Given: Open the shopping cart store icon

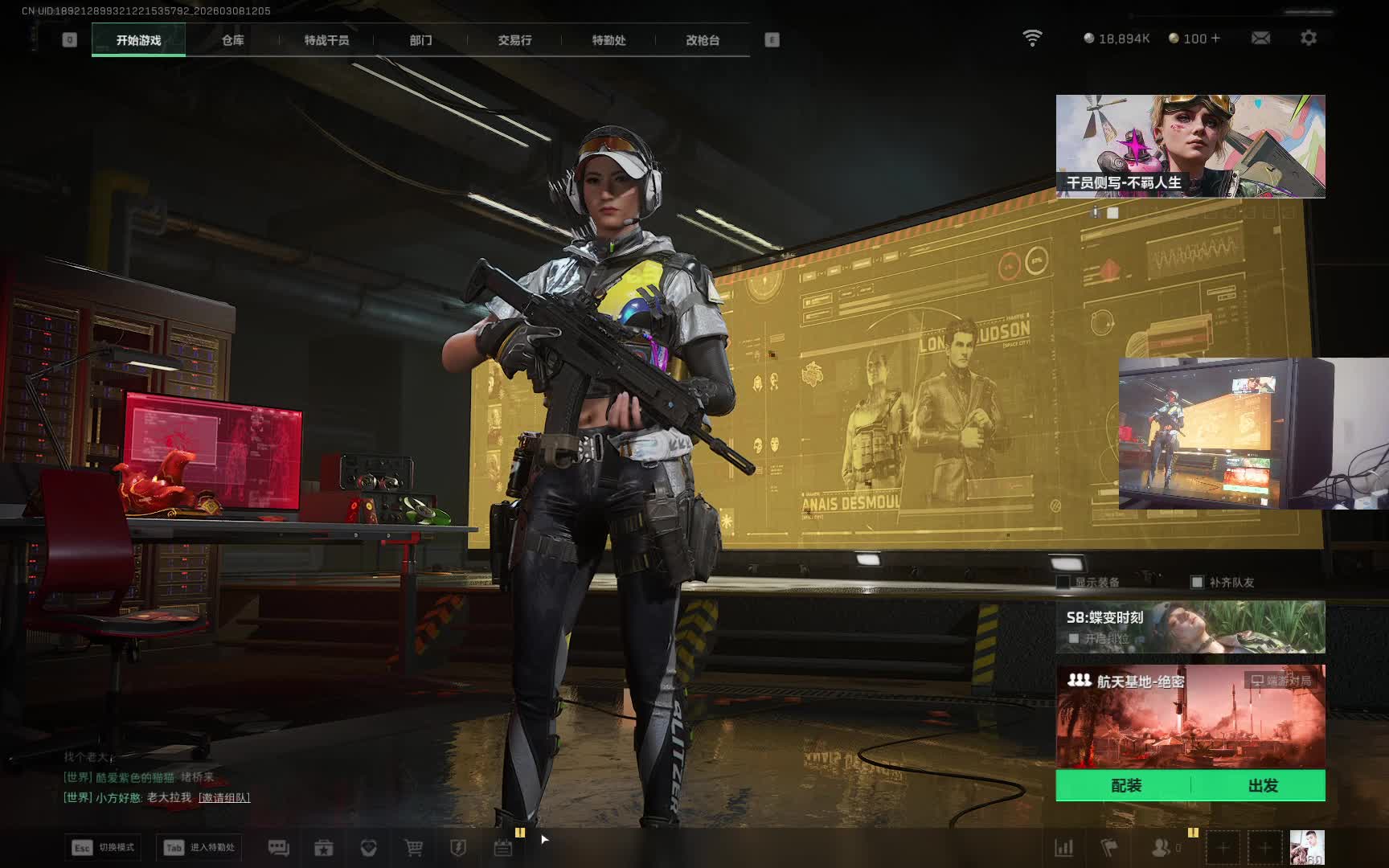Looking at the screenshot, I should pos(413,848).
